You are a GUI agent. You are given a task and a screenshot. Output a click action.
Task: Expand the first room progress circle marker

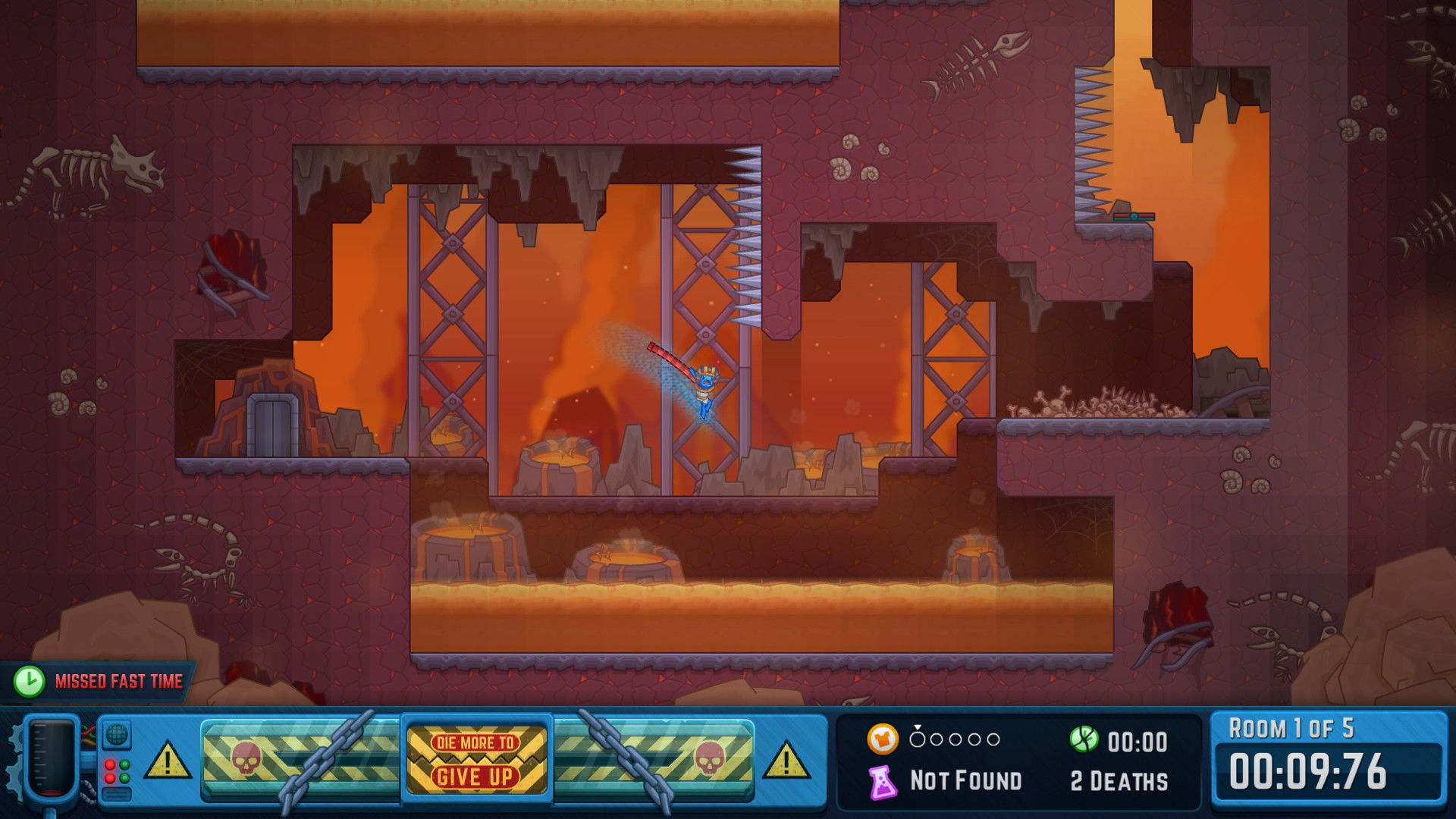coord(918,739)
